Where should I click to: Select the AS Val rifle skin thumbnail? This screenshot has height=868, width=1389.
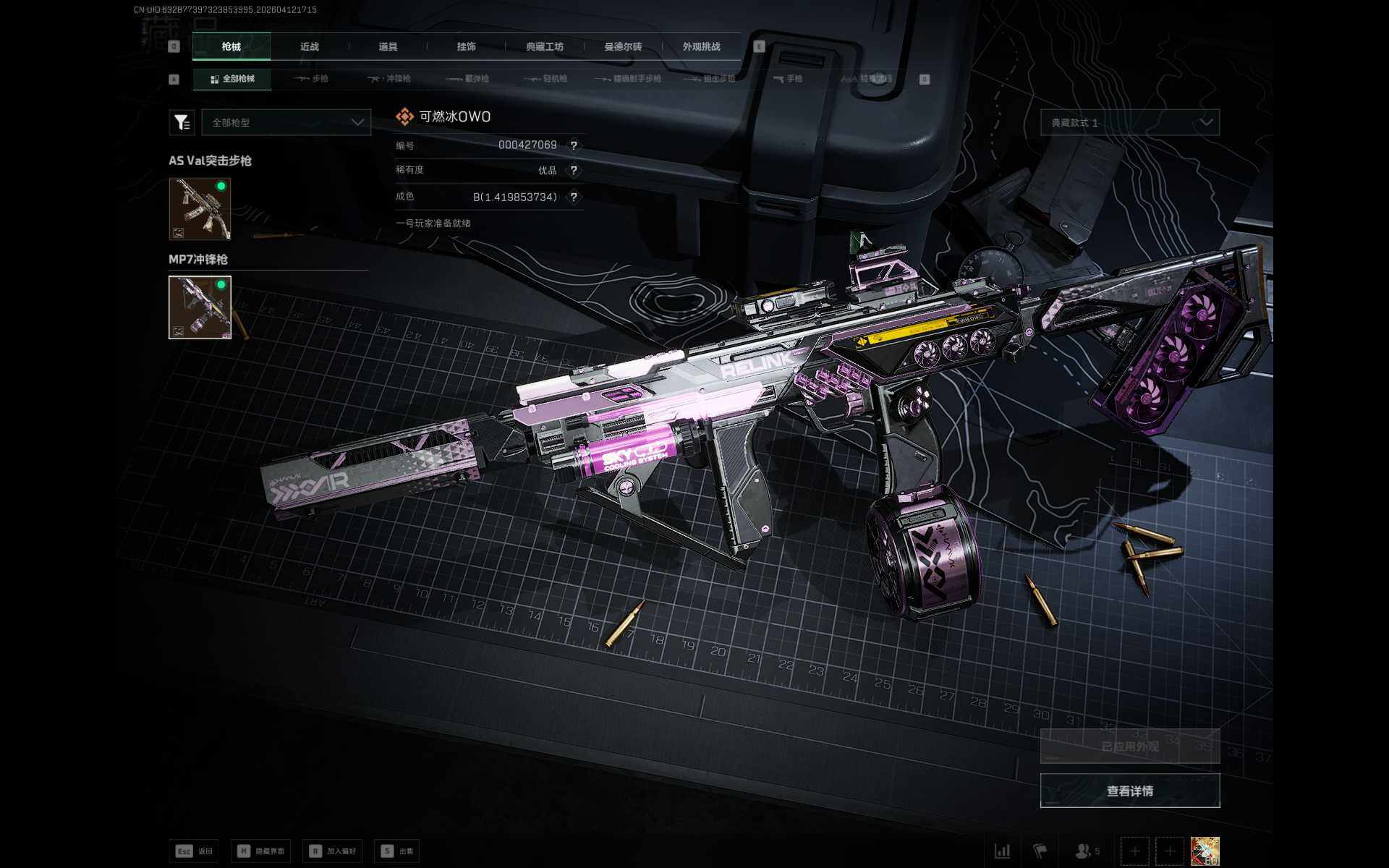(x=200, y=208)
